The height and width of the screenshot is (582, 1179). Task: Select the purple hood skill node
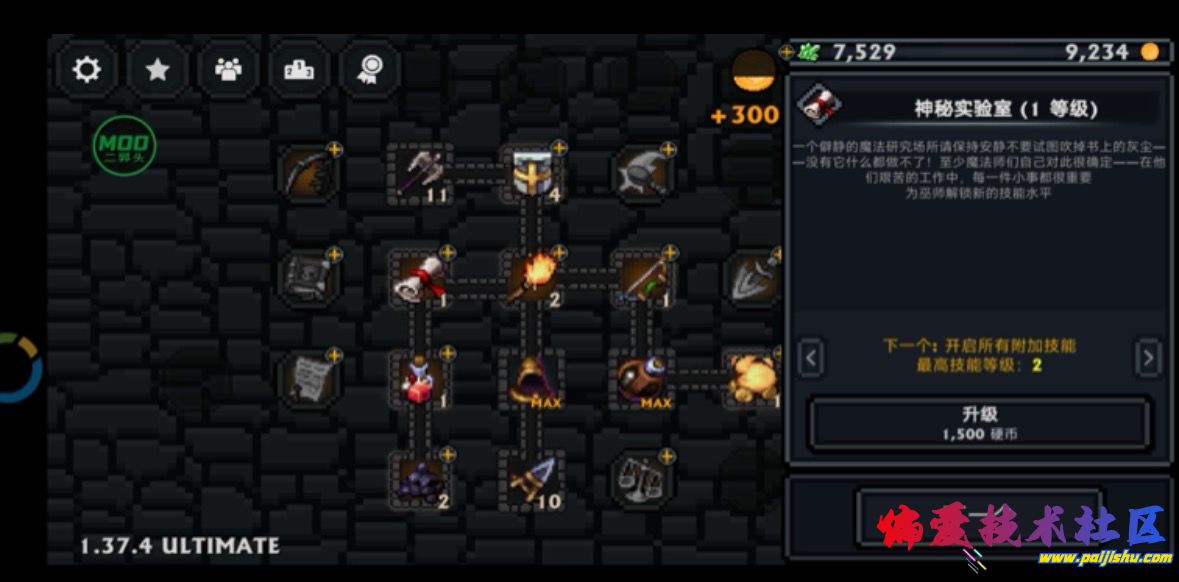[x=531, y=379]
